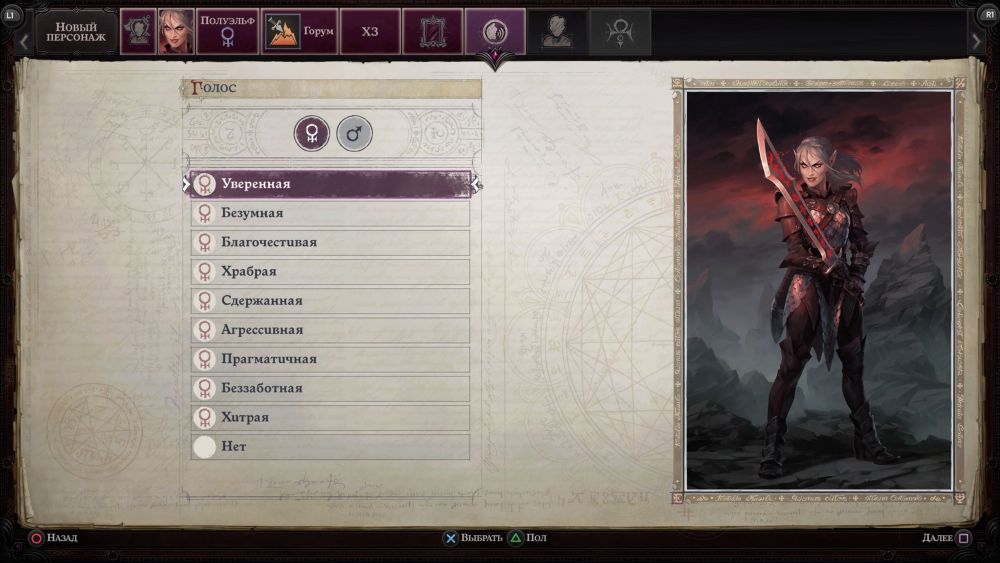Image resolution: width=1000 pixels, height=563 pixels.
Task: Choose Нет for no voice
Action: [x=330, y=446]
